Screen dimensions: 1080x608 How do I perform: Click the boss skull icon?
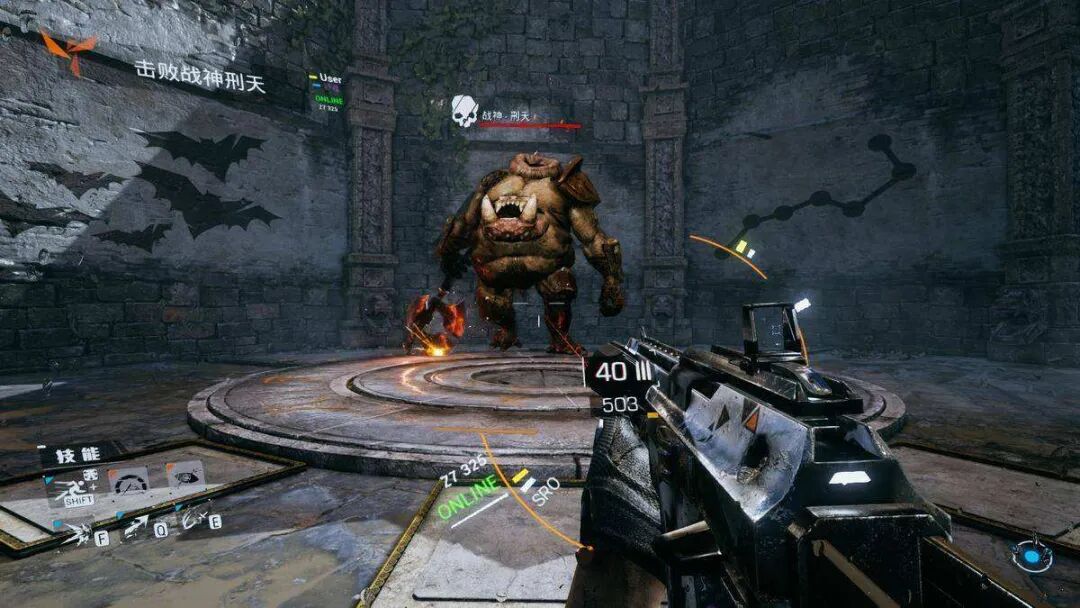point(464,111)
